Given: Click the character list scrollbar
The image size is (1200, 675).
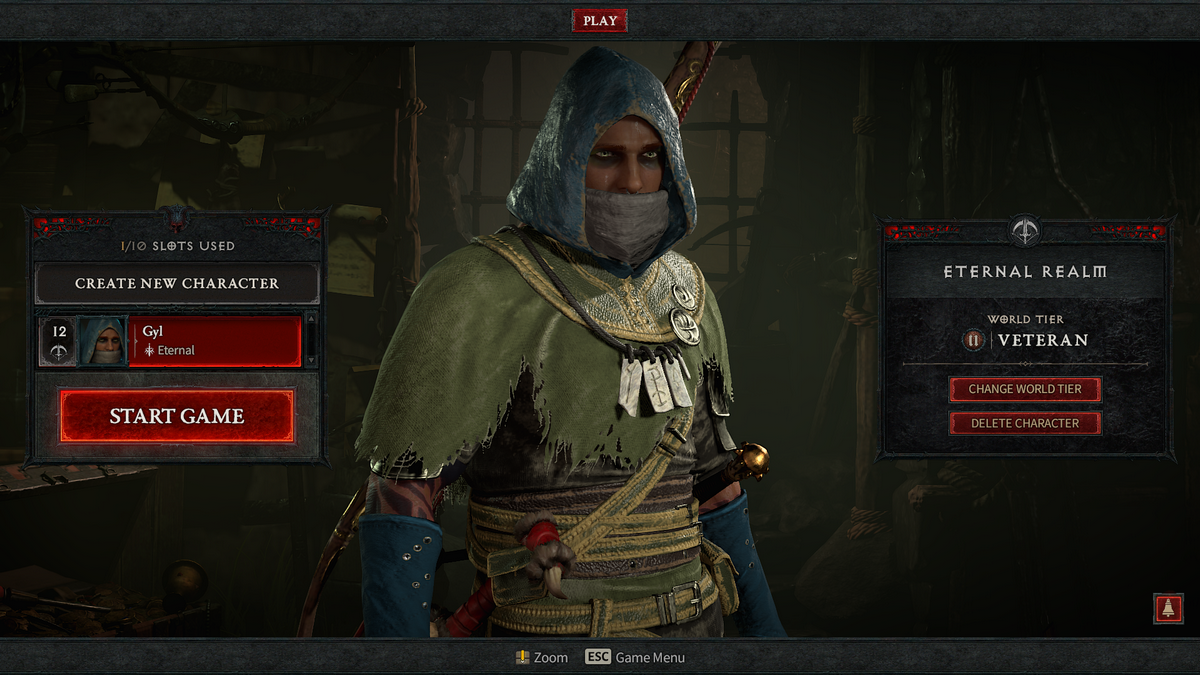Looking at the screenshot, I should 311,339.
